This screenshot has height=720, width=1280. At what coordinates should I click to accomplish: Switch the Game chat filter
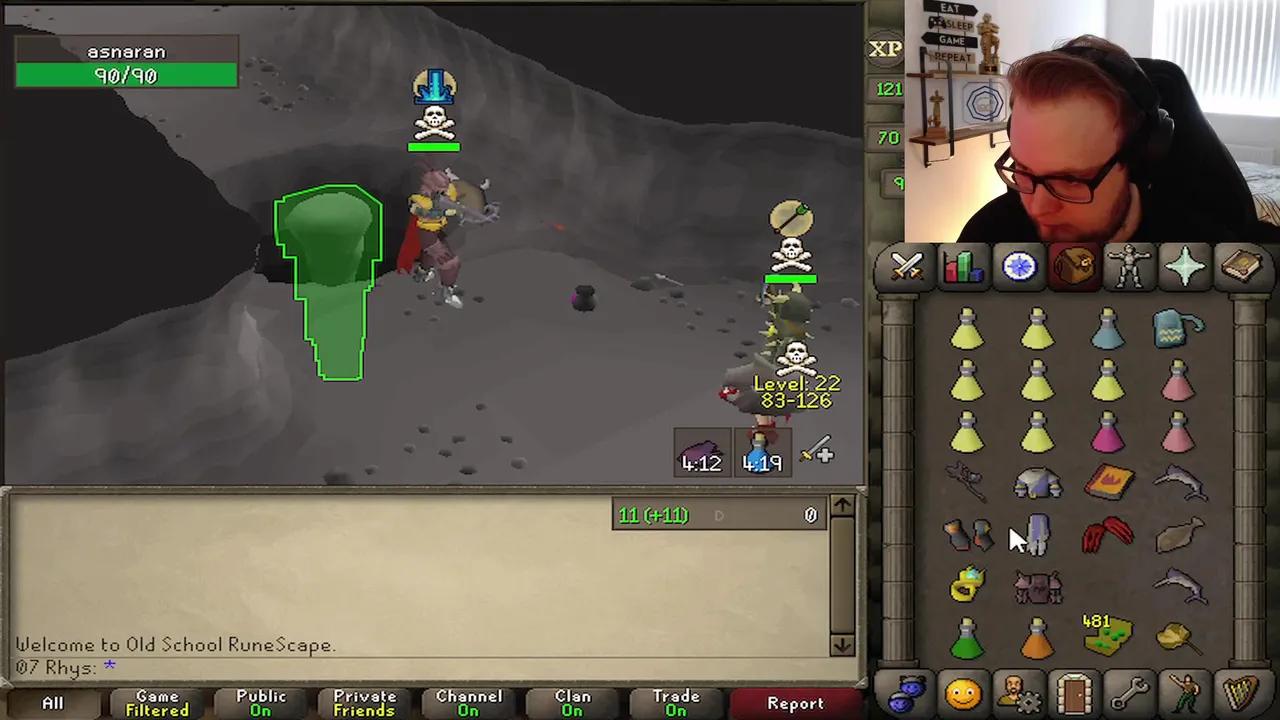coord(155,700)
